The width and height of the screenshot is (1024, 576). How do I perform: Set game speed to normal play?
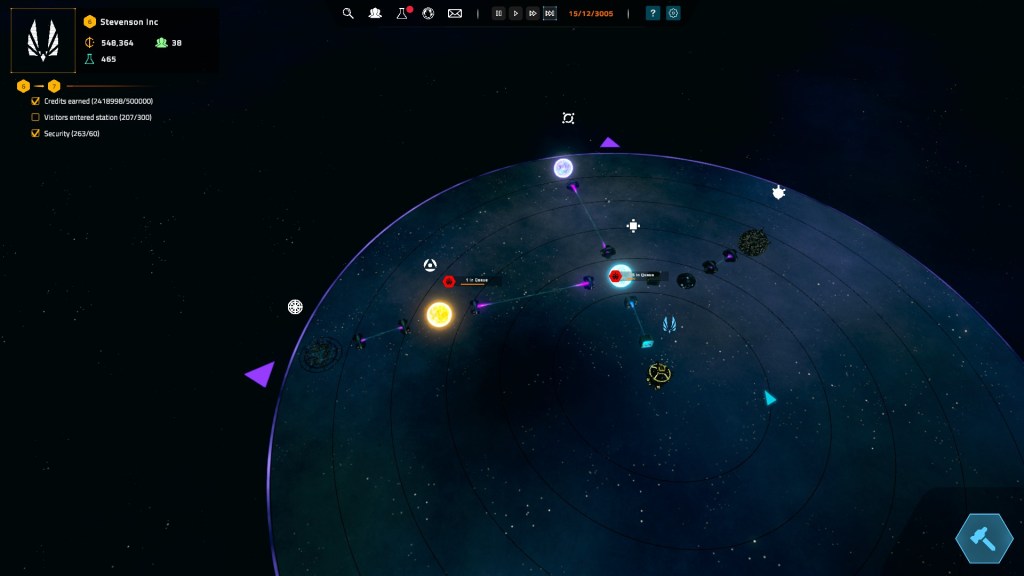515,13
